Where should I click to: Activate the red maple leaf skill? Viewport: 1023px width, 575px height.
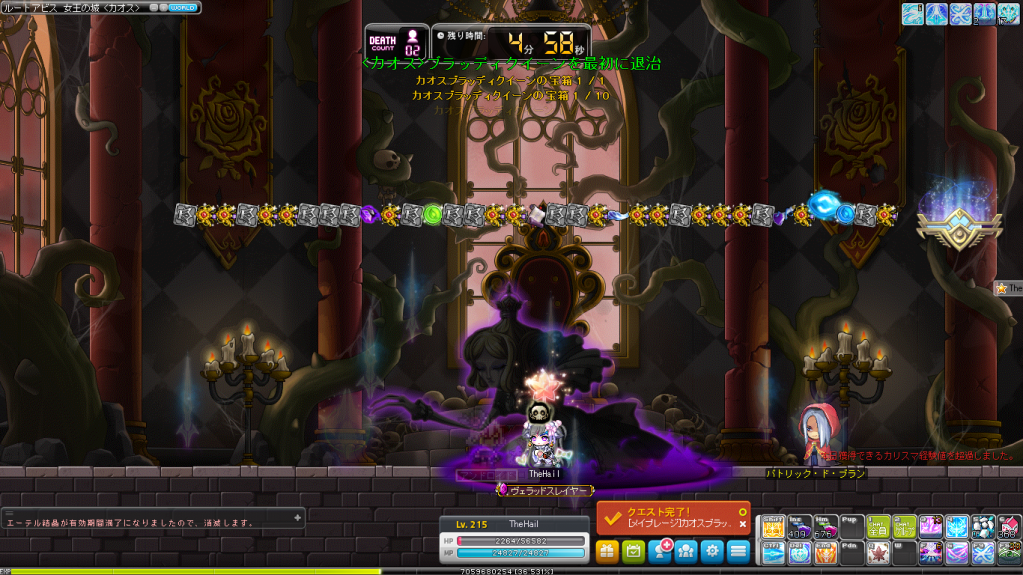[877, 552]
